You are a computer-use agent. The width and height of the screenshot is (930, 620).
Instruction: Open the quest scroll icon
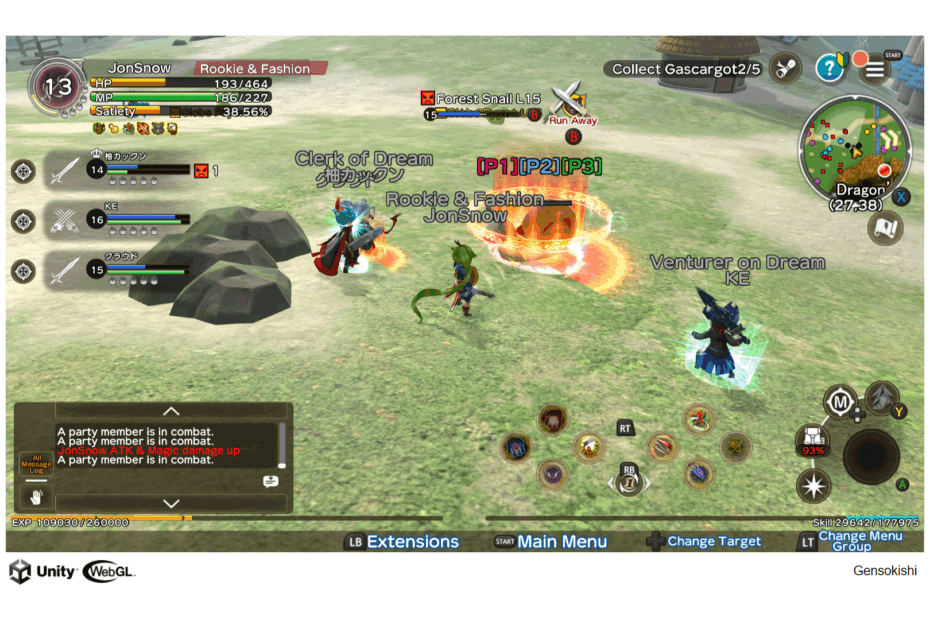tap(787, 68)
